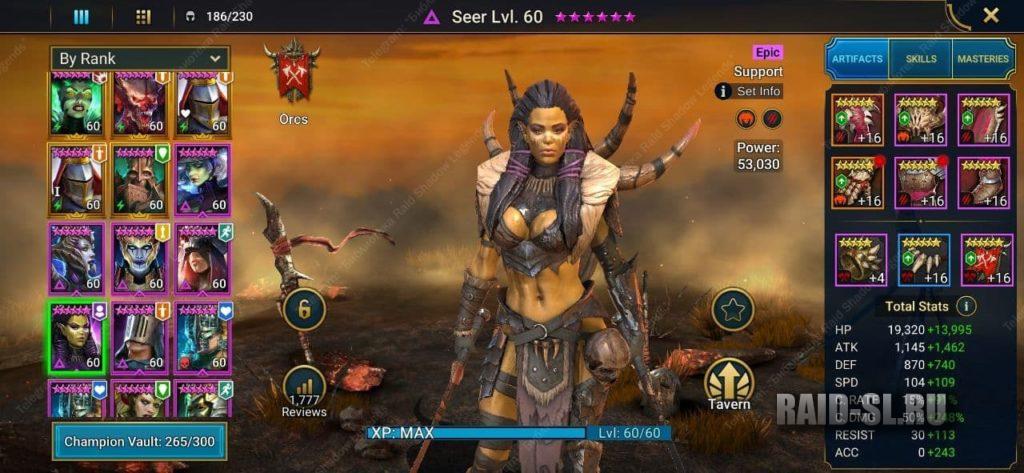Open the Champion Vault
Viewport: 1024px width, 473px height.
[x=139, y=441]
